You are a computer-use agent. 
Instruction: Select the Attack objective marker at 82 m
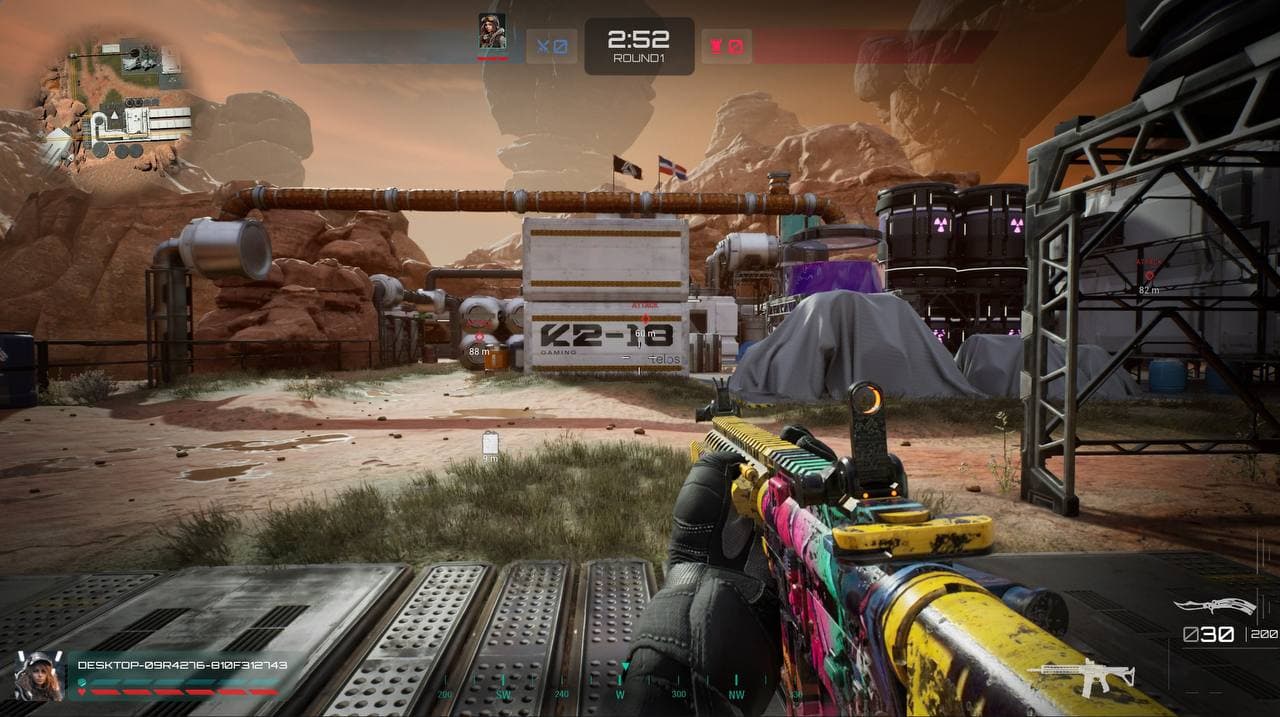pos(1148,274)
